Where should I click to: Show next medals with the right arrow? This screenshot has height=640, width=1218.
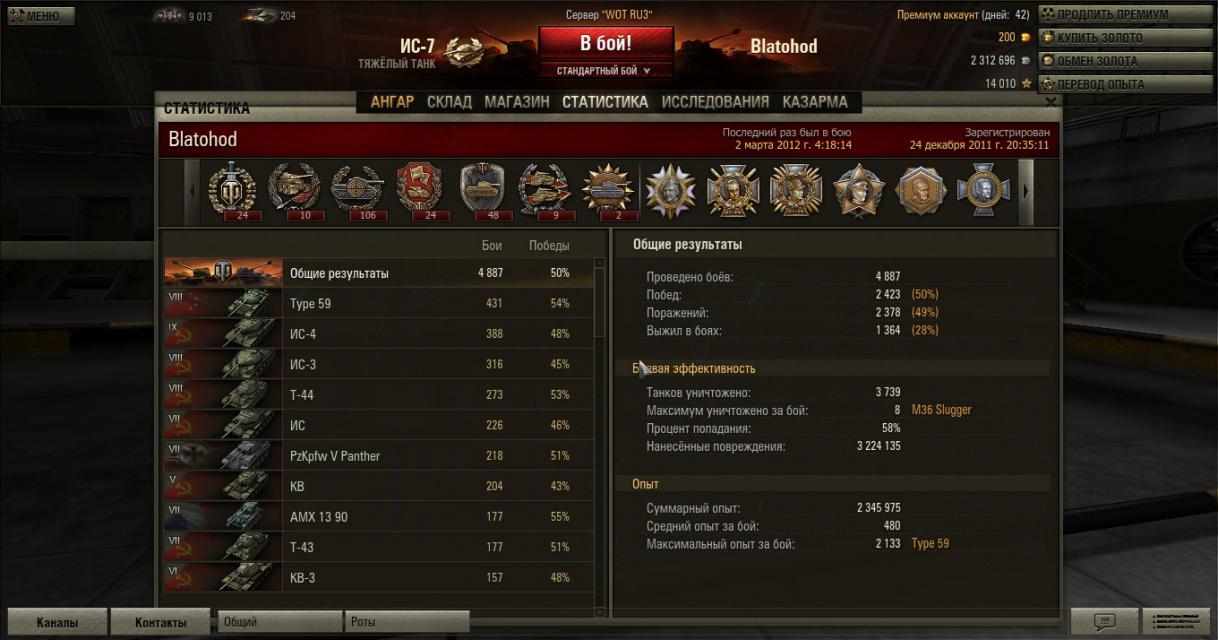pyautogui.click(x=1025, y=191)
